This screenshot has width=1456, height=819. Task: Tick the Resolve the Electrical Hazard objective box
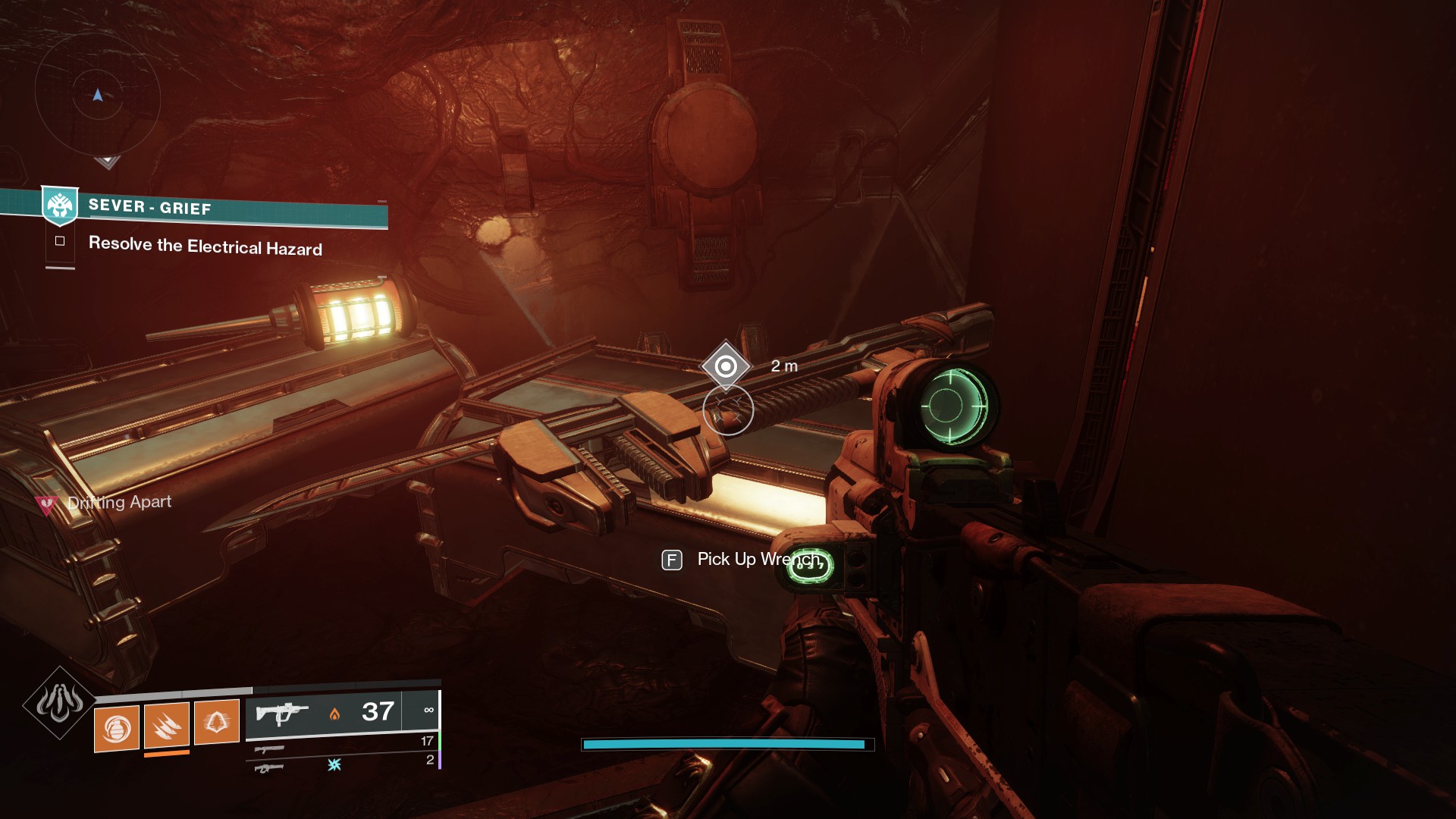(x=60, y=241)
